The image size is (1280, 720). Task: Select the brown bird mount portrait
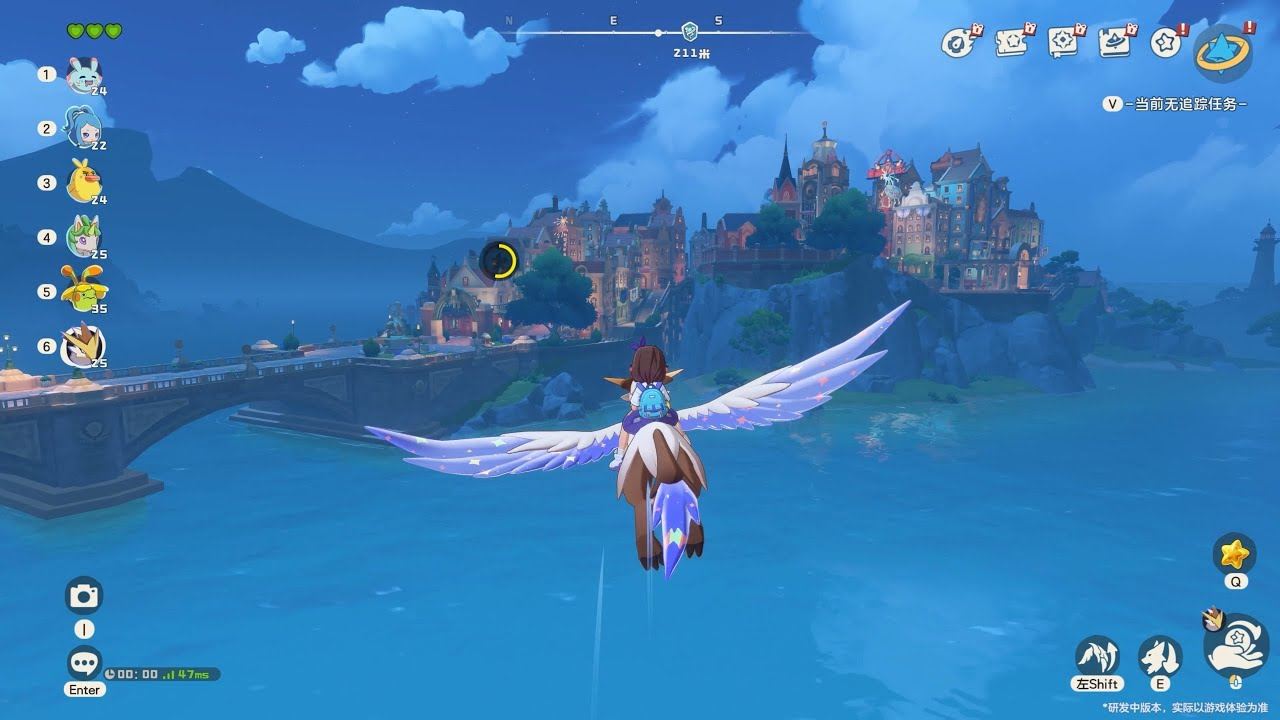click(x=83, y=346)
